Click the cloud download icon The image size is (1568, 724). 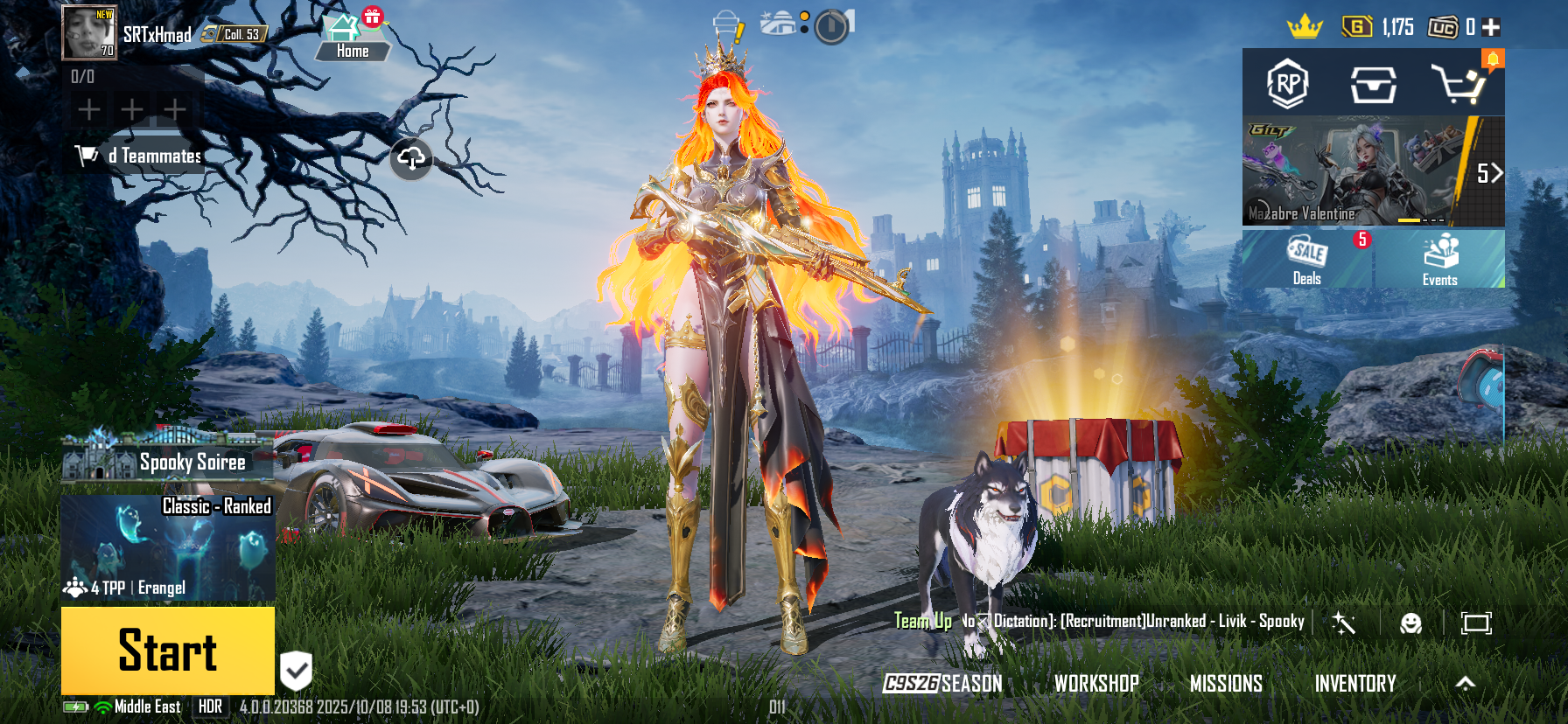[x=411, y=158]
